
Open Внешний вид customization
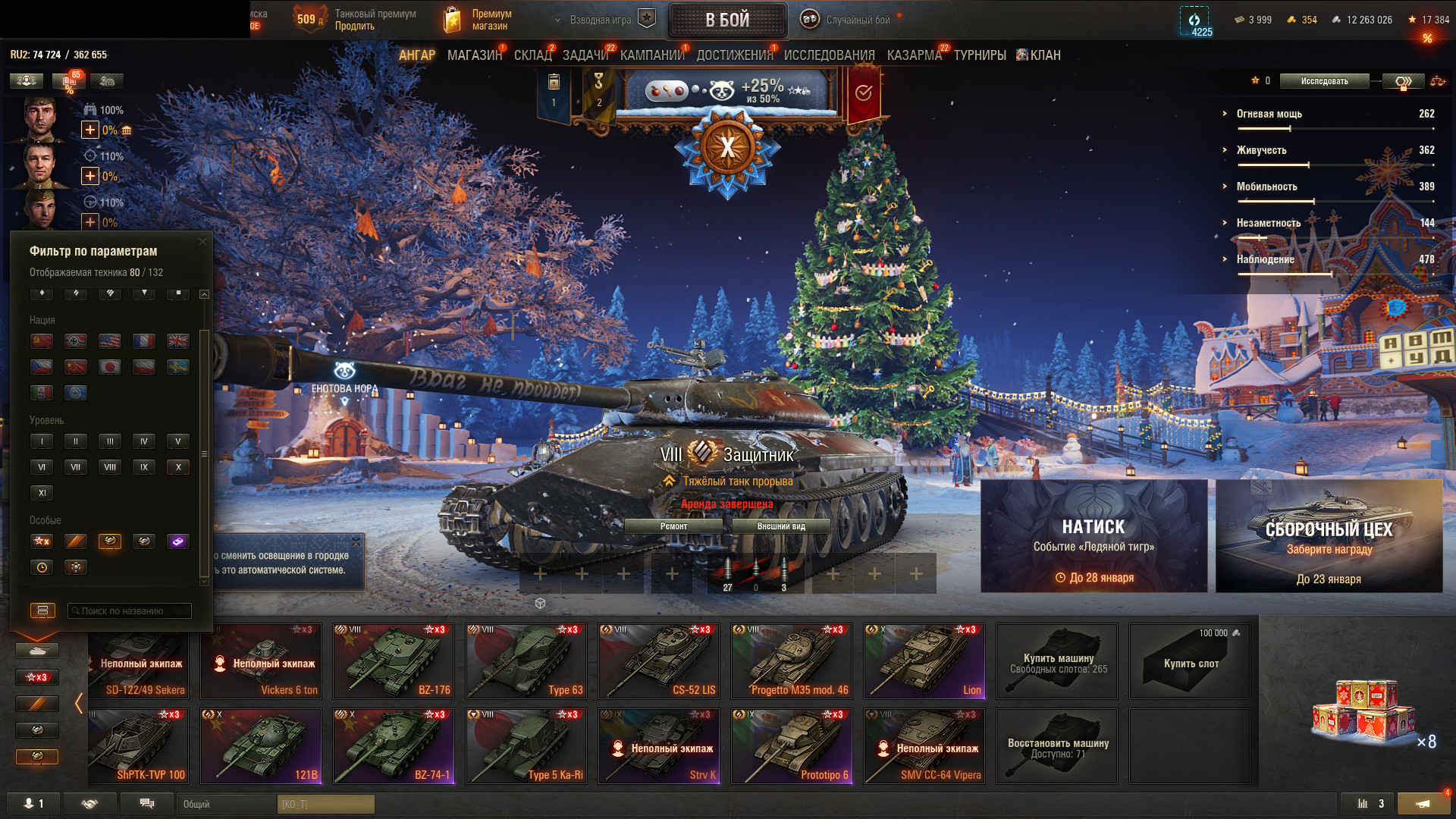pos(781,526)
